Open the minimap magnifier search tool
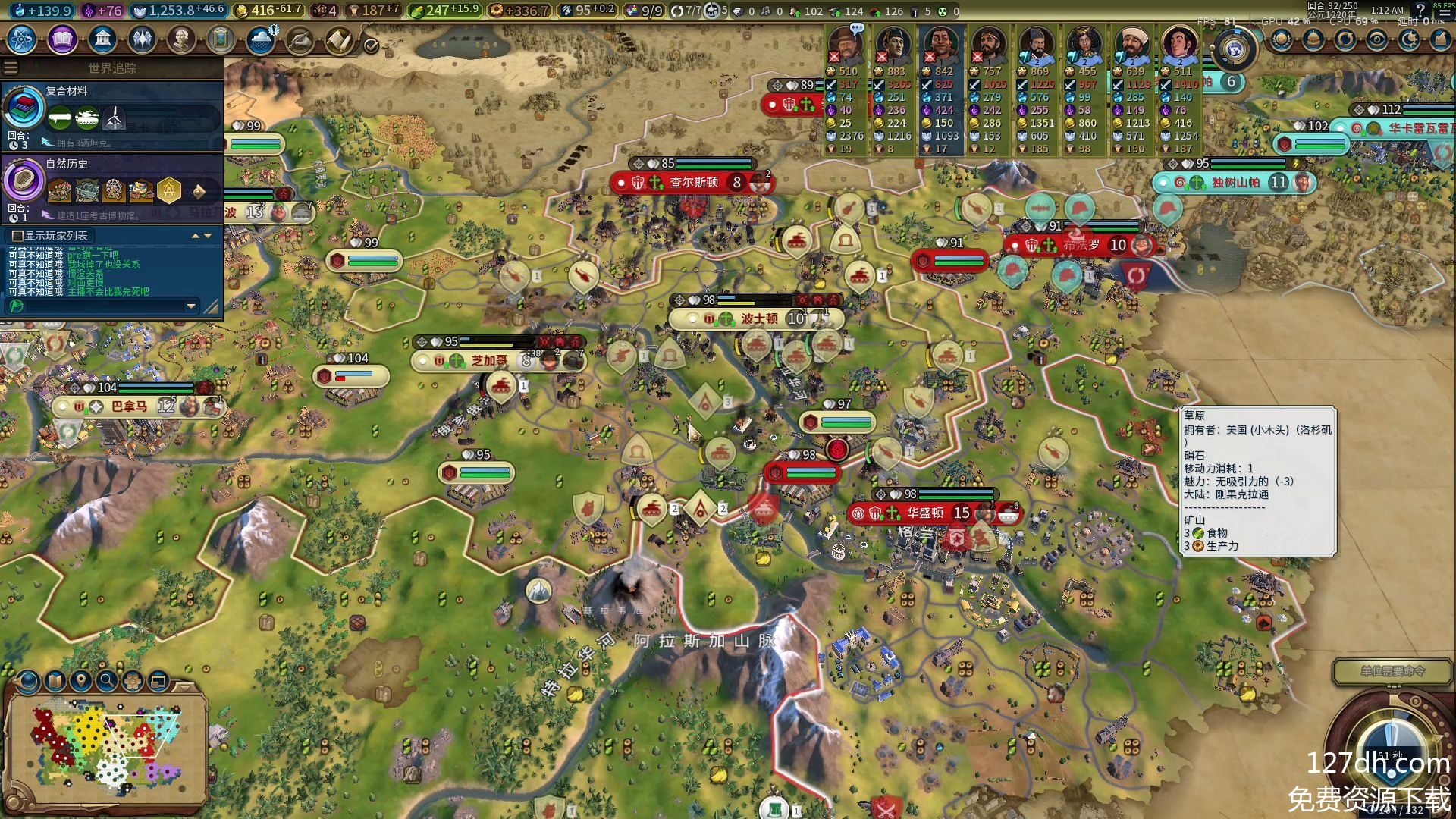Image resolution: width=1456 pixels, height=819 pixels. 107,681
